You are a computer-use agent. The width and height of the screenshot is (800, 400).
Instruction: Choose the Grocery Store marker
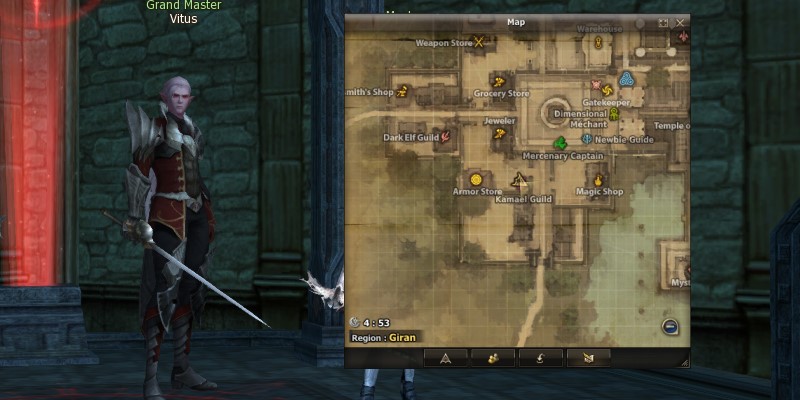496,79
